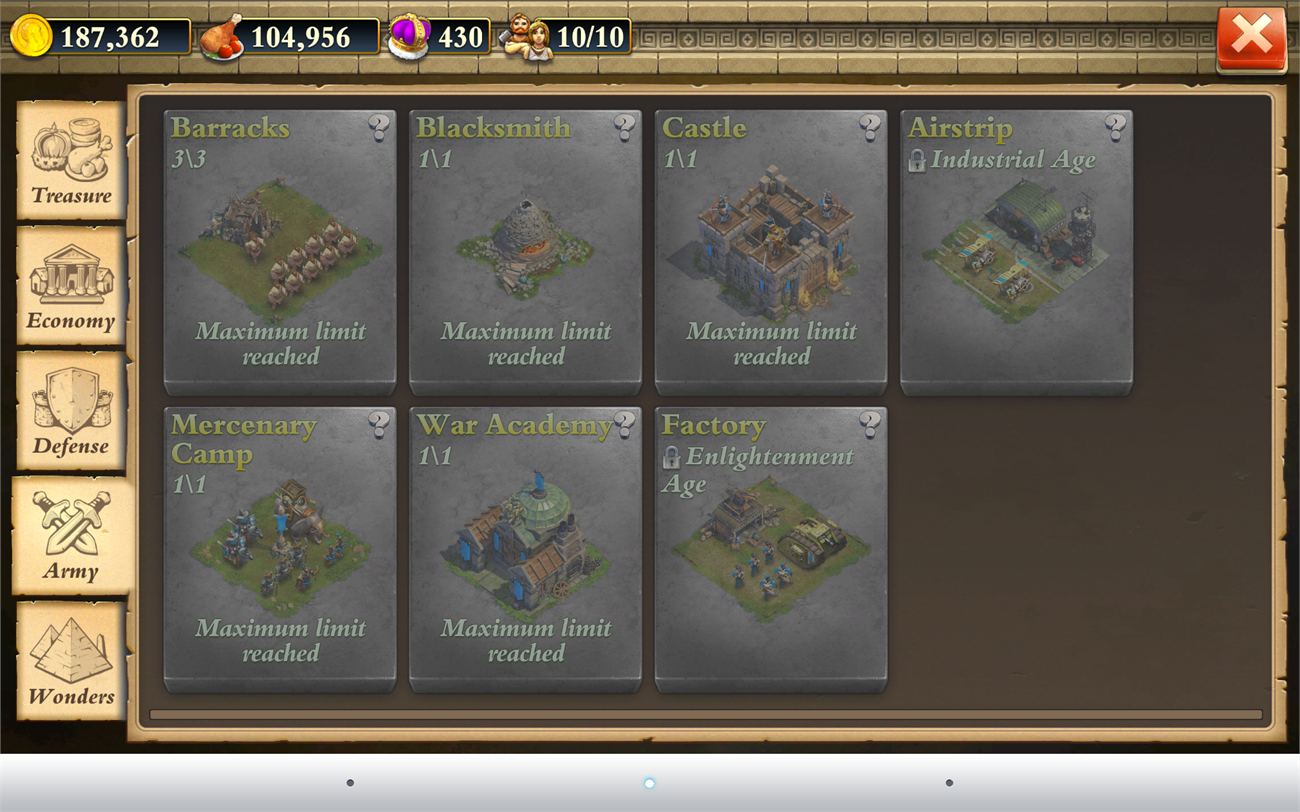
Task: Click the locked Airstrip building
Action: (x=1016, y=250)
